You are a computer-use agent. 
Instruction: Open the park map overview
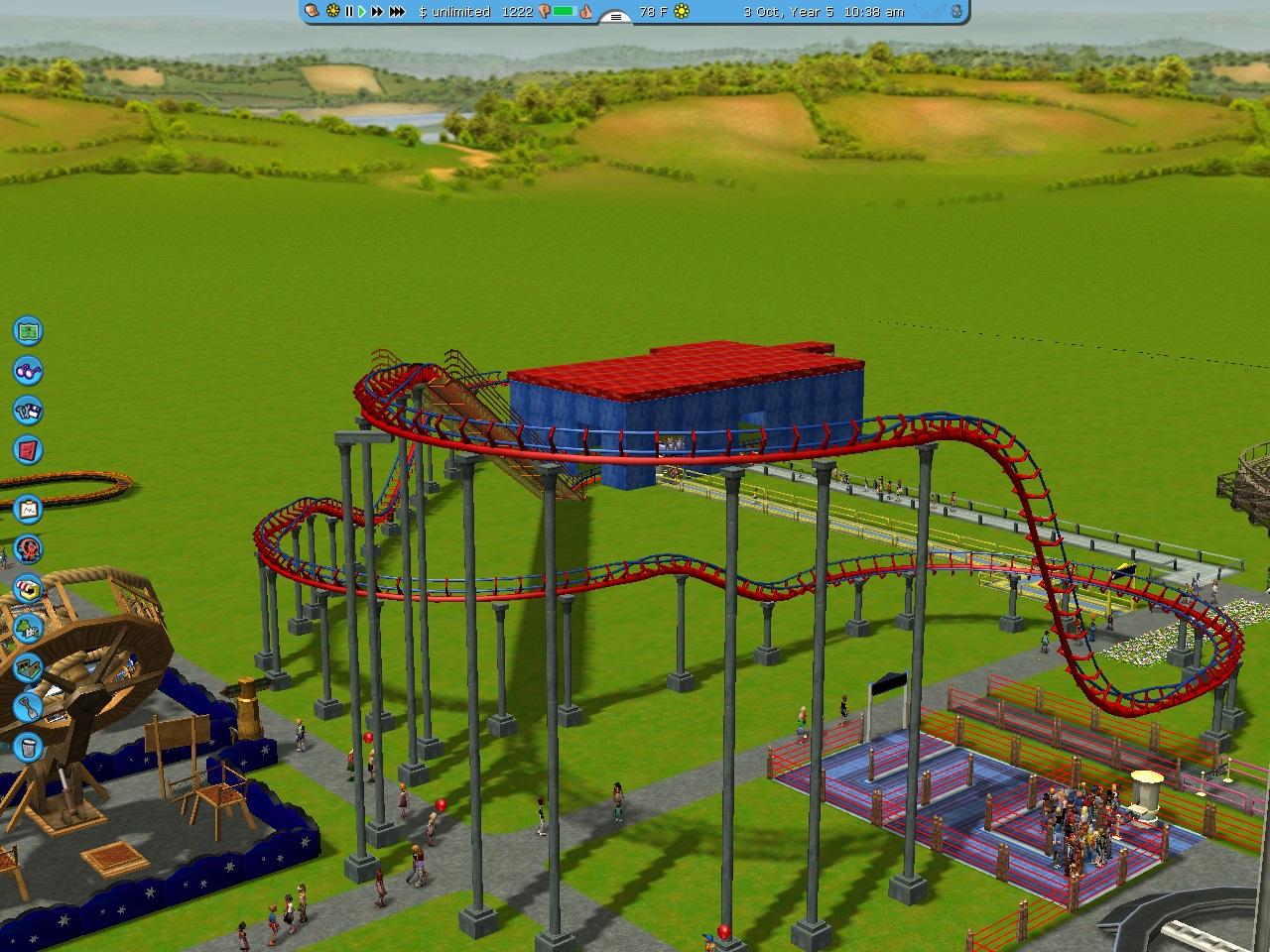(x=28, y=331)
